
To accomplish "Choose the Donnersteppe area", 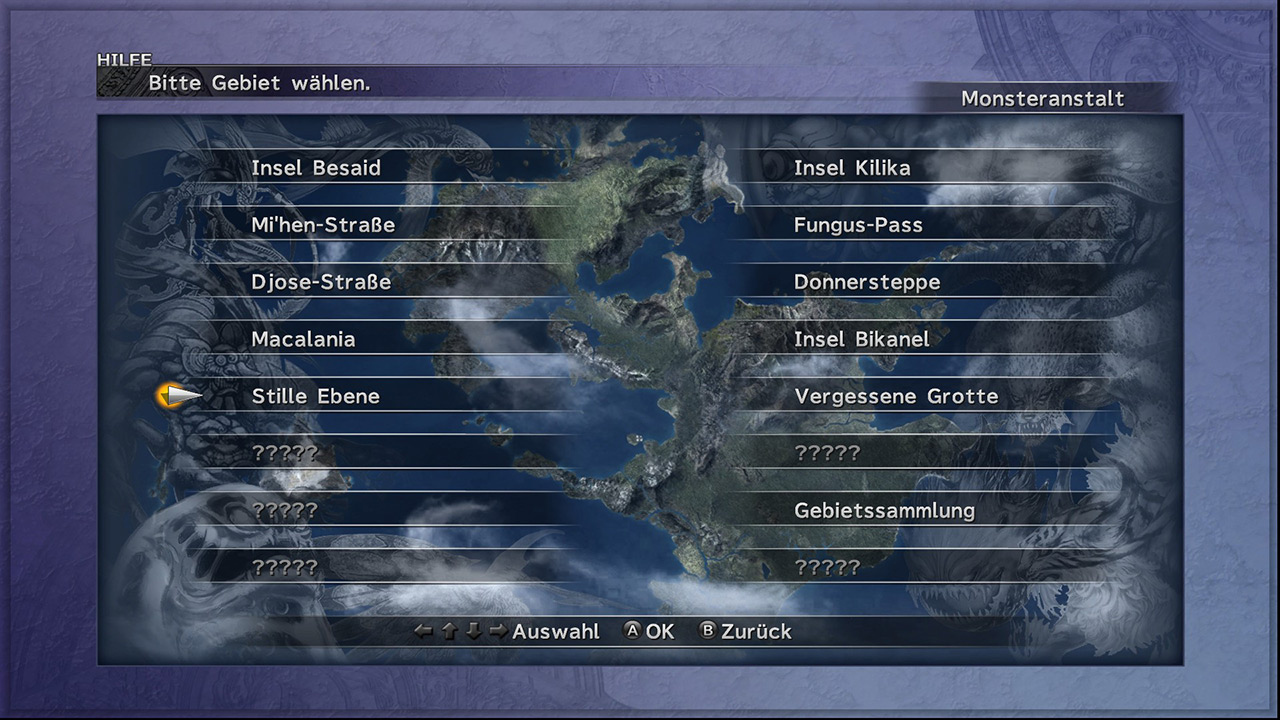I will coord(867,282).
